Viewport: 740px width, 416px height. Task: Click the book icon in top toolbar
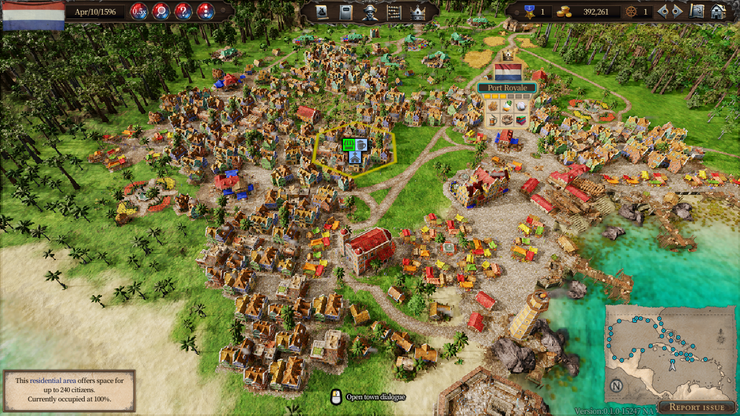[x=345, y=12]
